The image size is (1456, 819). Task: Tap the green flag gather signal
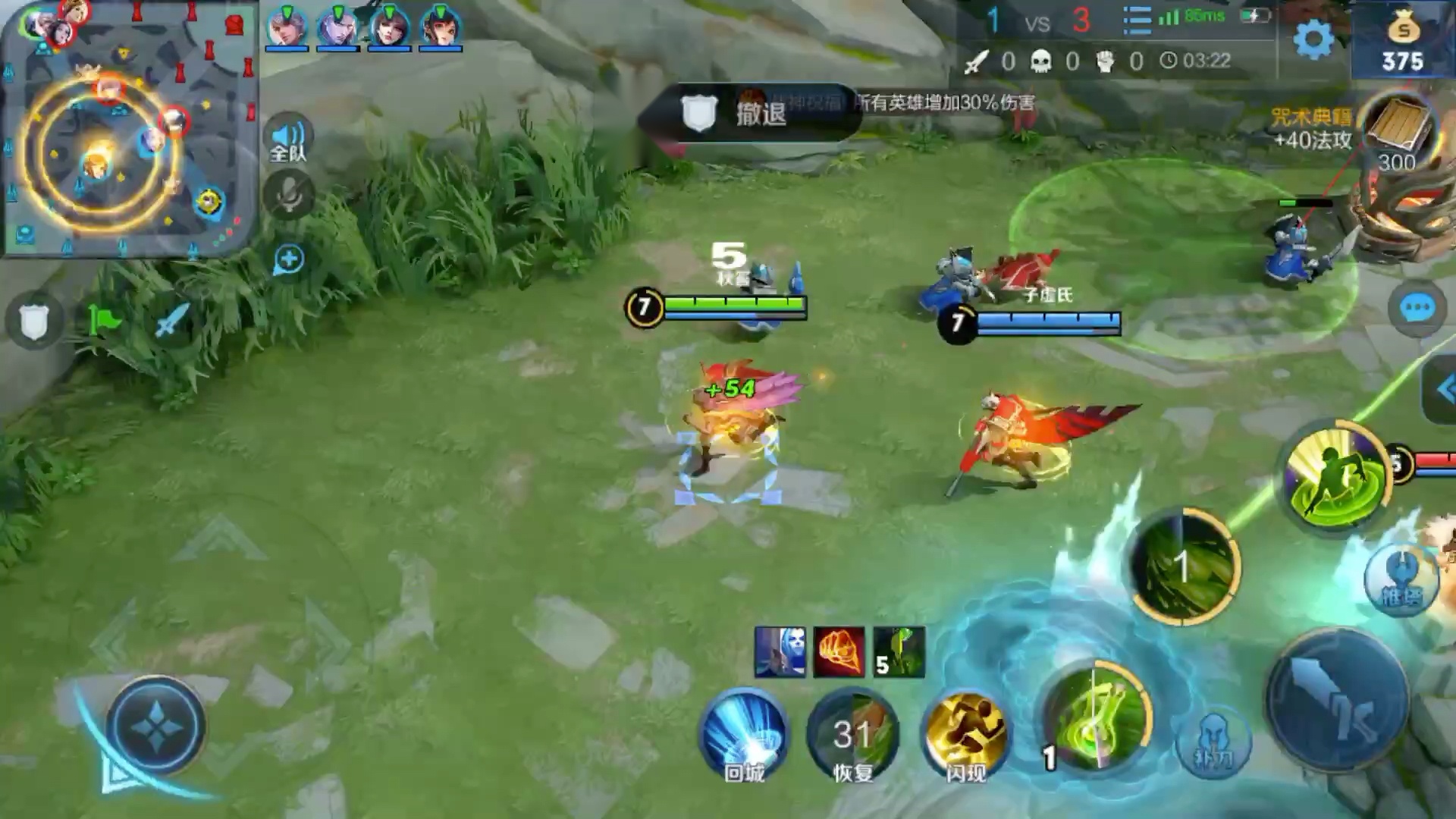pos(103,320)
